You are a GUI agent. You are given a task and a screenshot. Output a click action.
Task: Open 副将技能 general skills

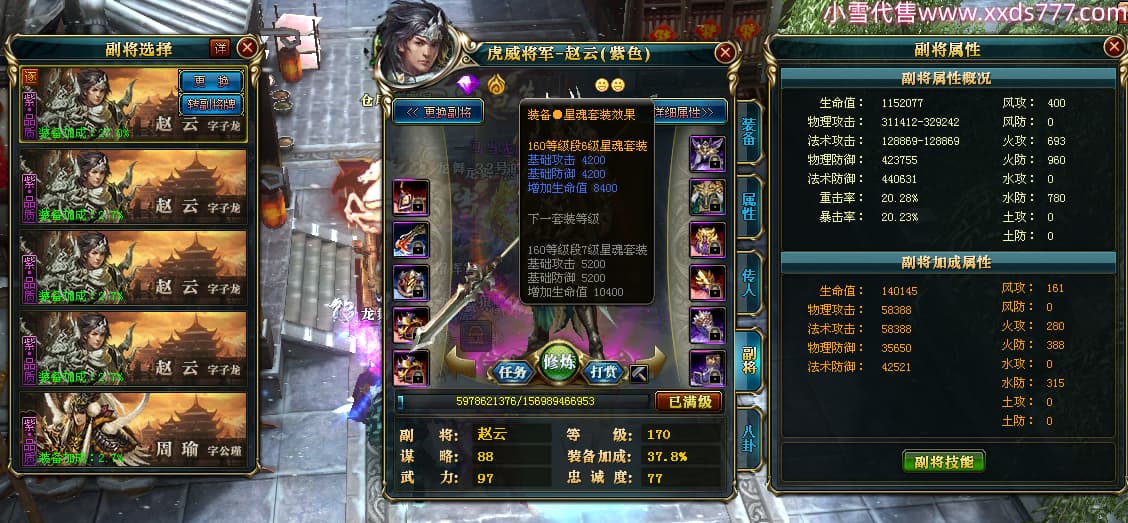tap(943, 461)
